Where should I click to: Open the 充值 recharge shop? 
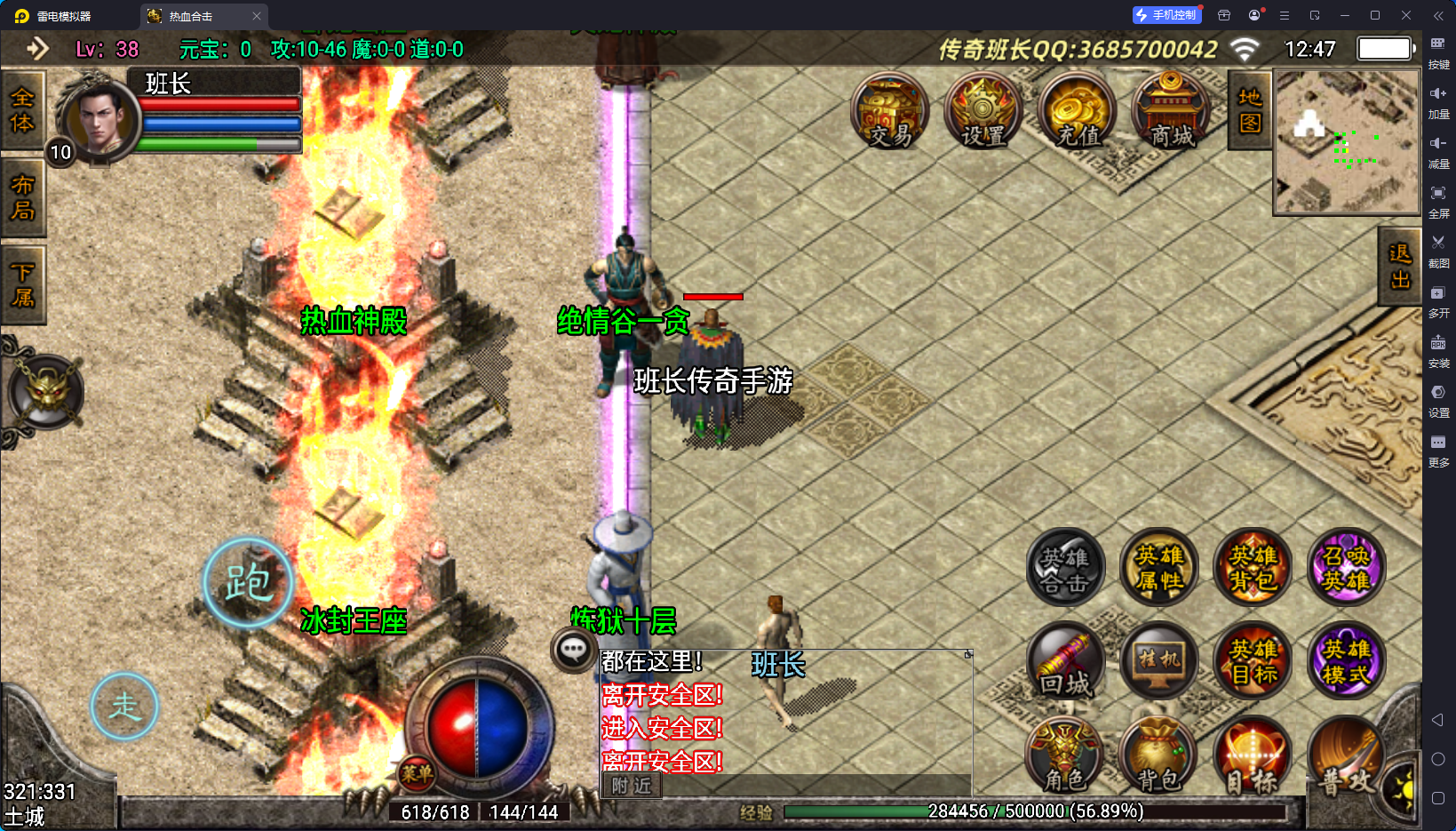1078,112
